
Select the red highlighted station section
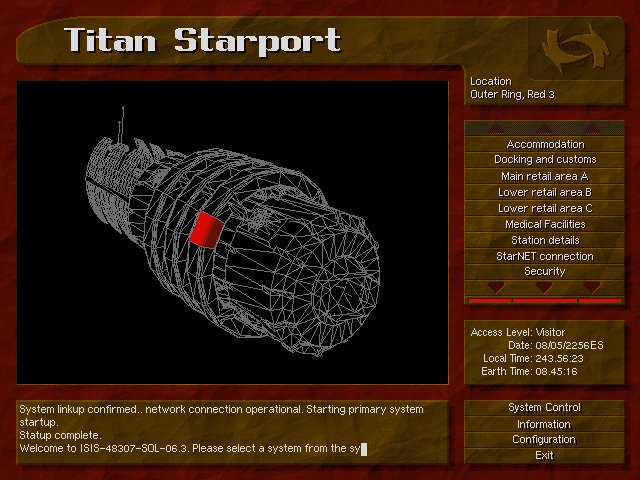(205, 229)
